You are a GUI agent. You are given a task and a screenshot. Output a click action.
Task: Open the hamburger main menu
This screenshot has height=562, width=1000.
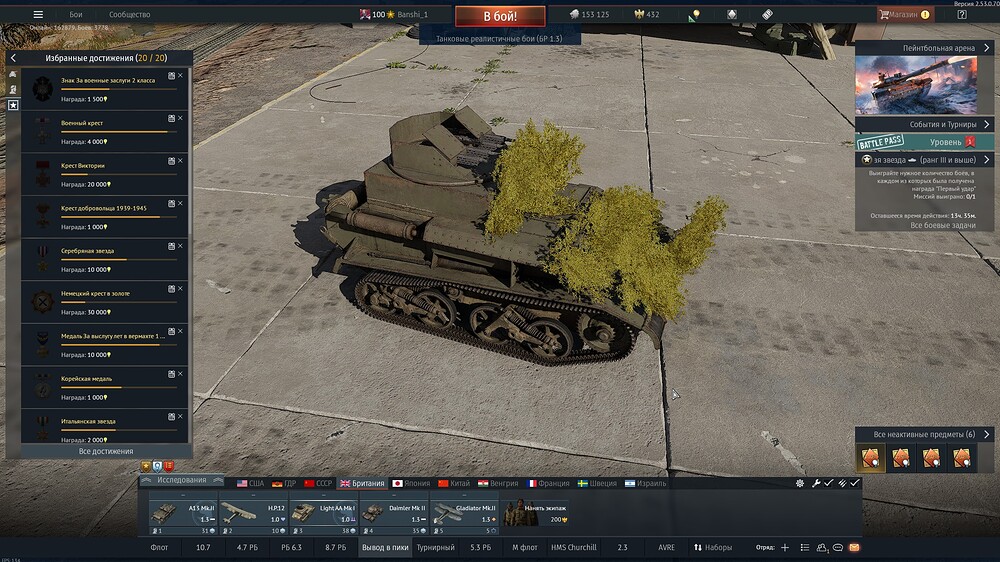point(38,15)
